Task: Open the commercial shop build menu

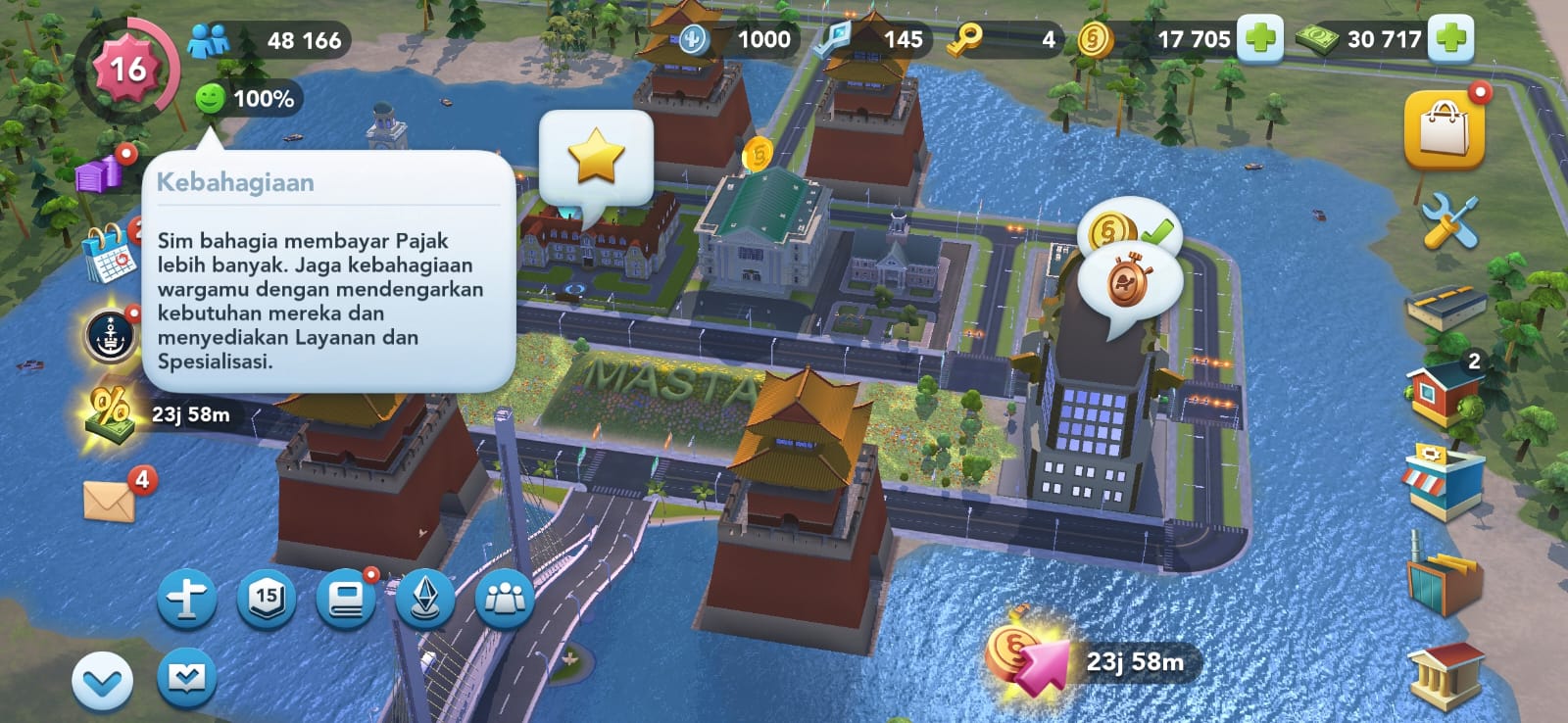Action: pyautogui.click(x=1442, y=480)
